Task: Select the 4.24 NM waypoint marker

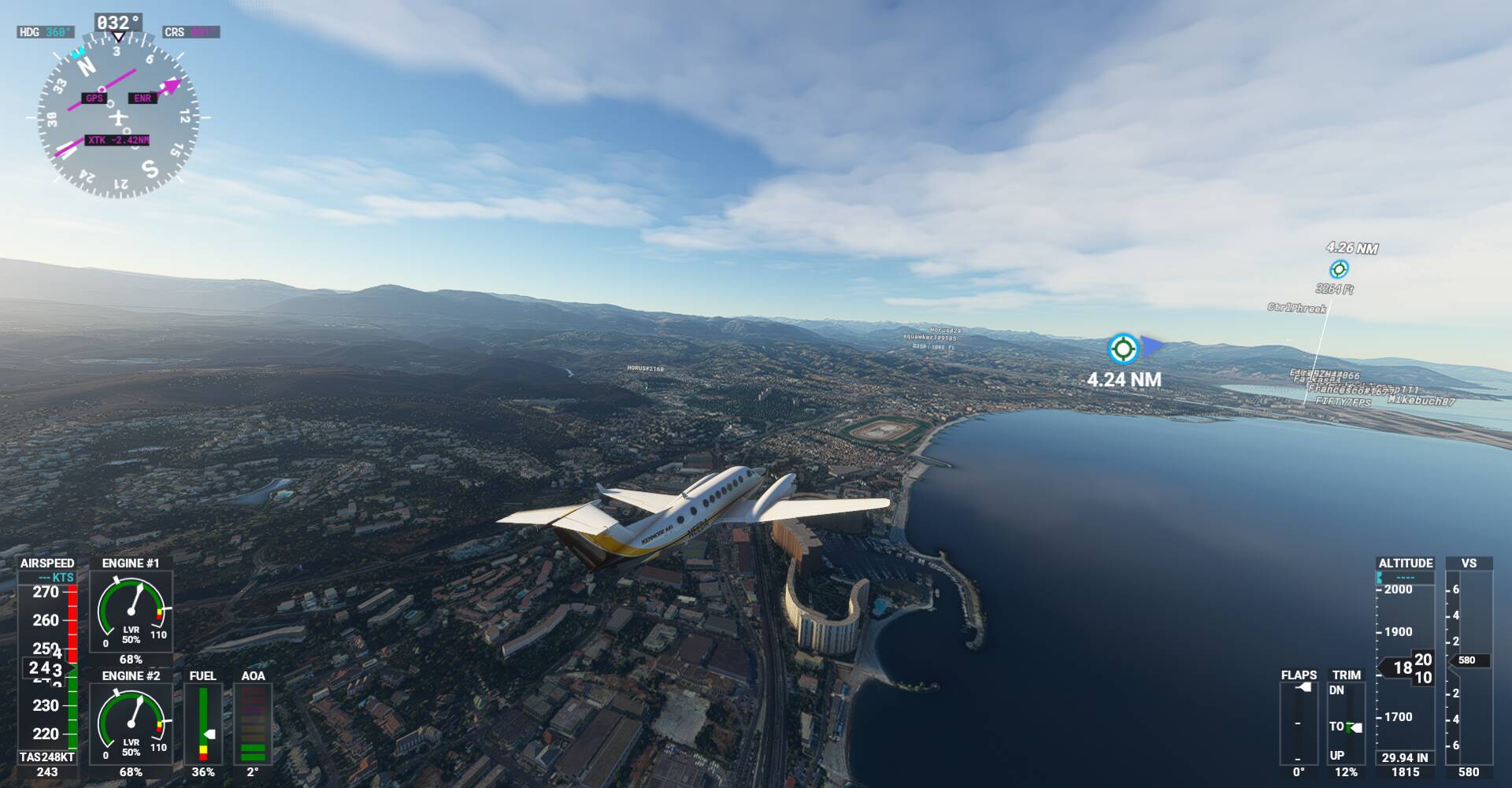Action: [x=1122, y=348]
